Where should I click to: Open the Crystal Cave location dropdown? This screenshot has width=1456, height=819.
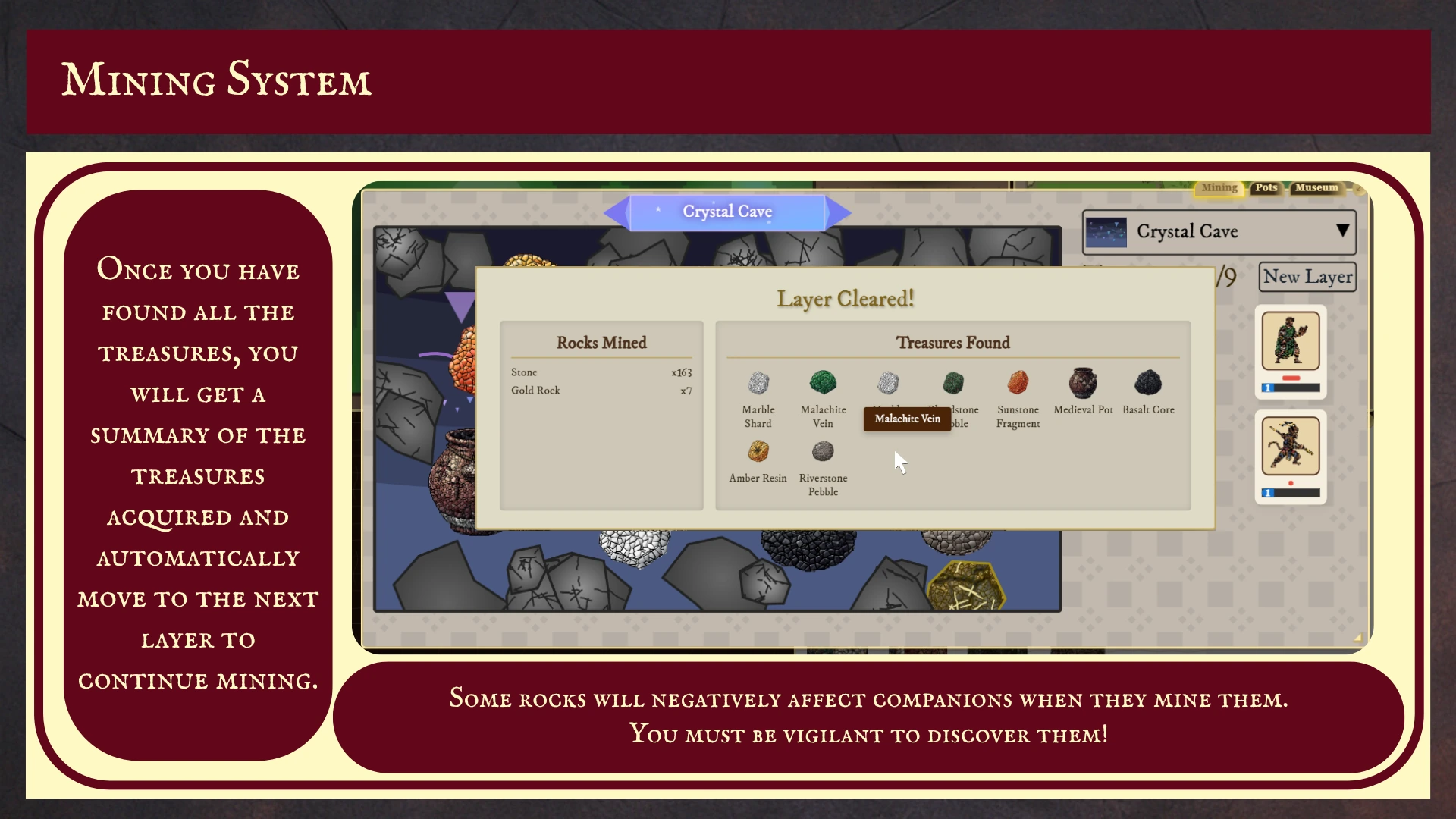point(1217,232)
